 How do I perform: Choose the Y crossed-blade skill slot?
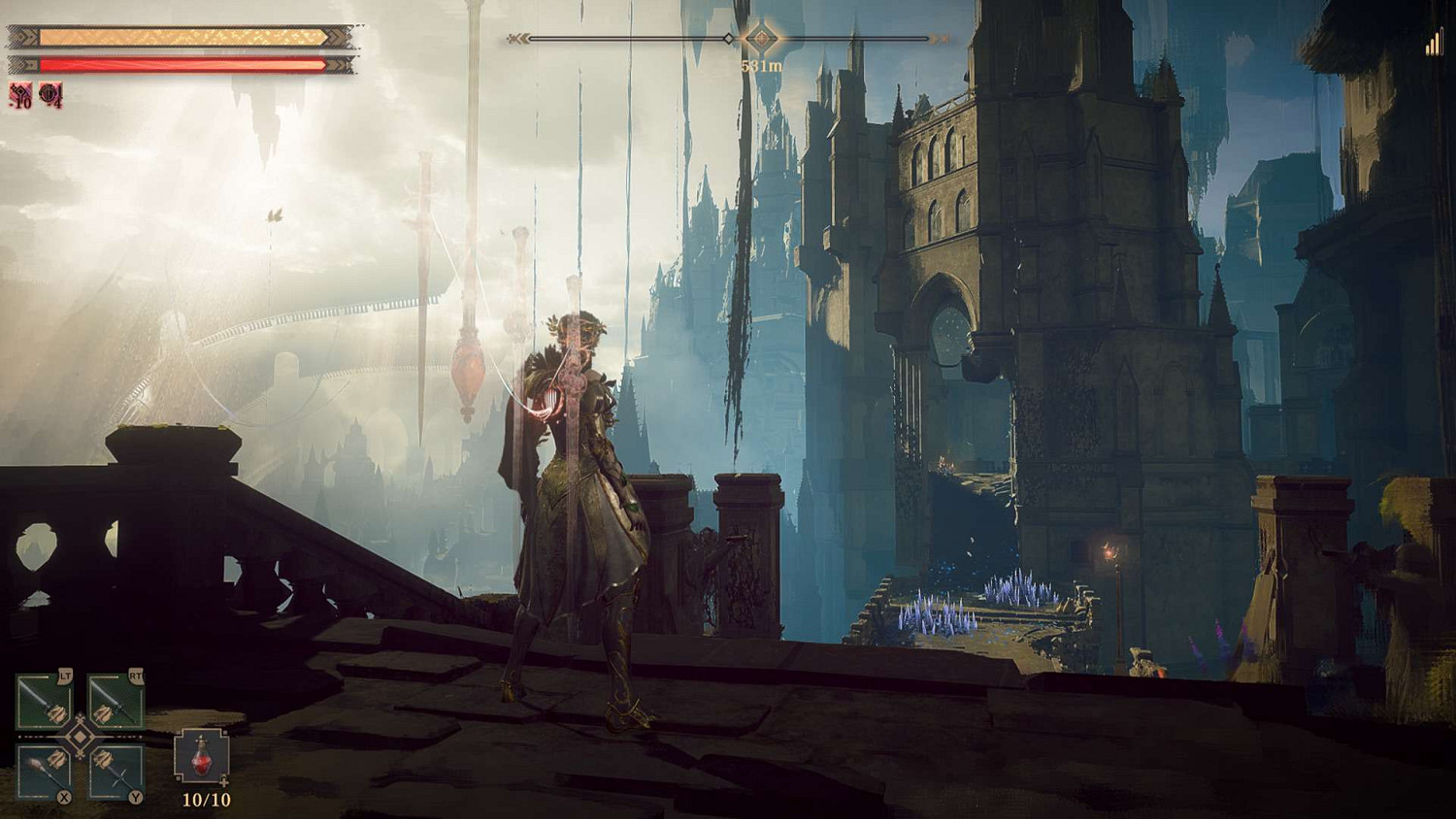click(116, 772)
